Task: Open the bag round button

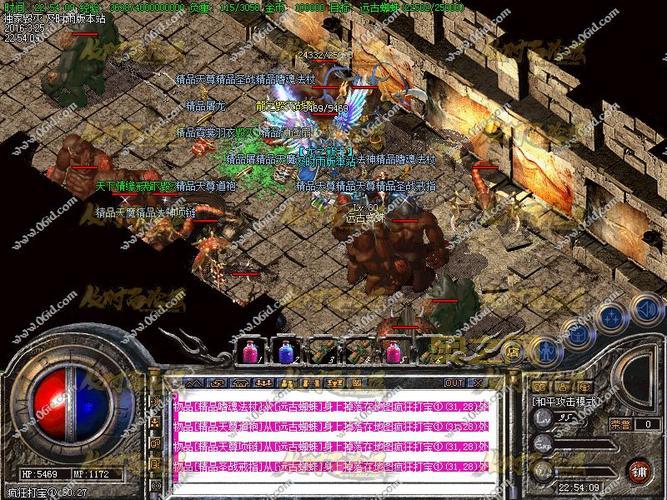Action: (x=579, y=334)
